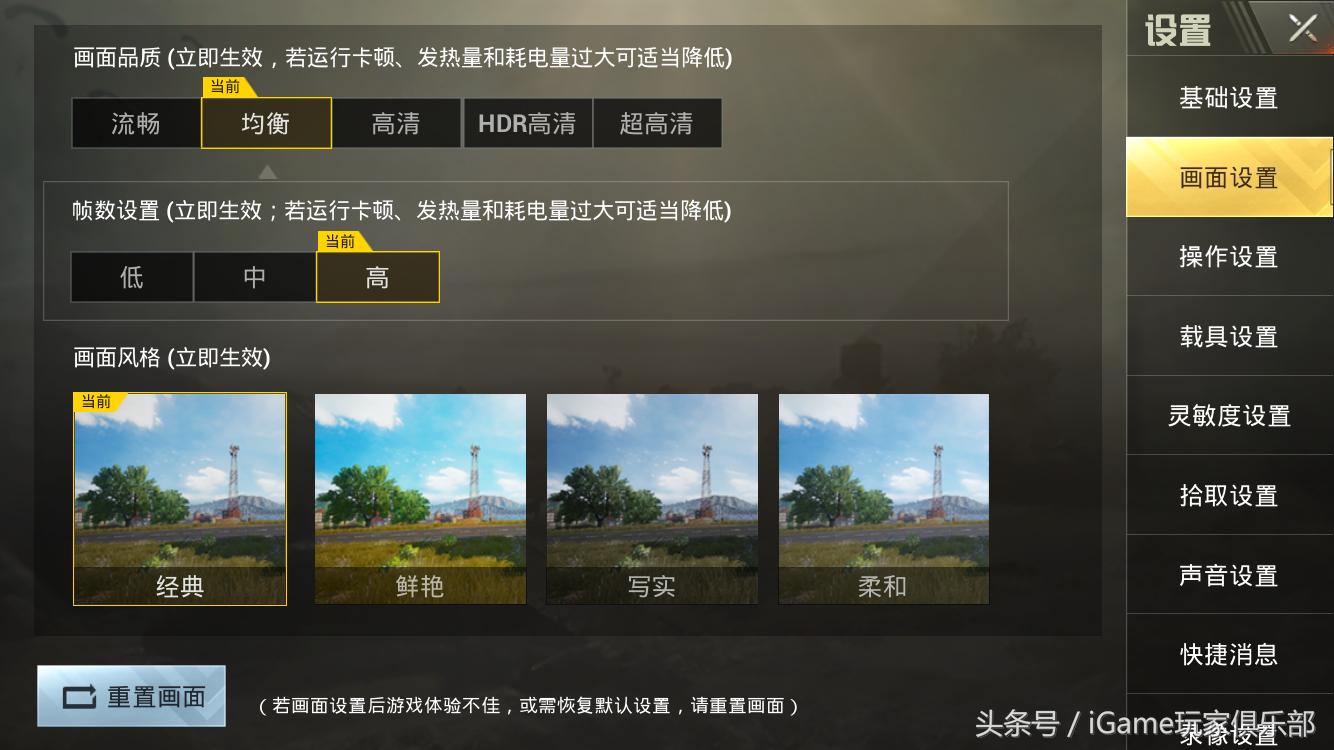Go to 拾取设置

pyautogui.click(x=1228, y=496)
